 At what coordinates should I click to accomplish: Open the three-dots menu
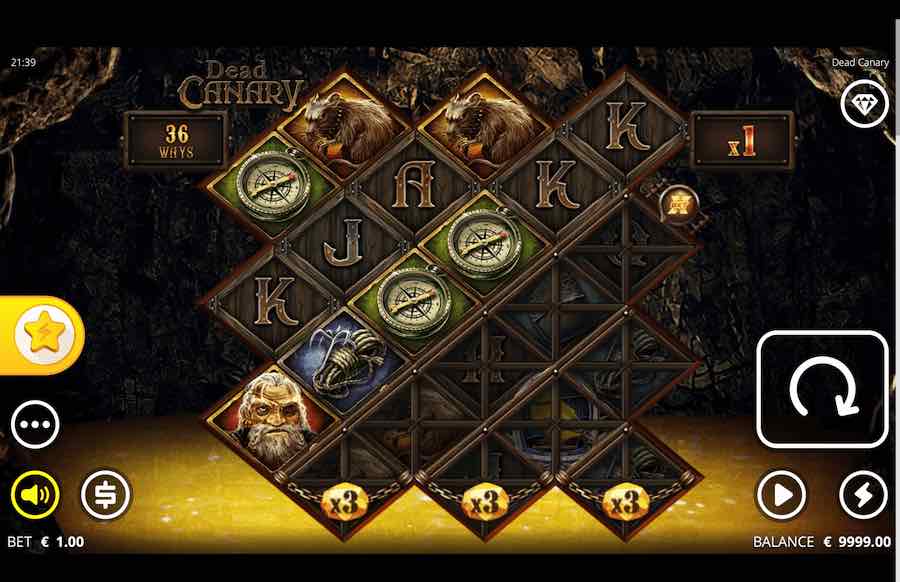pyautogui.click(x=35, y=424)
